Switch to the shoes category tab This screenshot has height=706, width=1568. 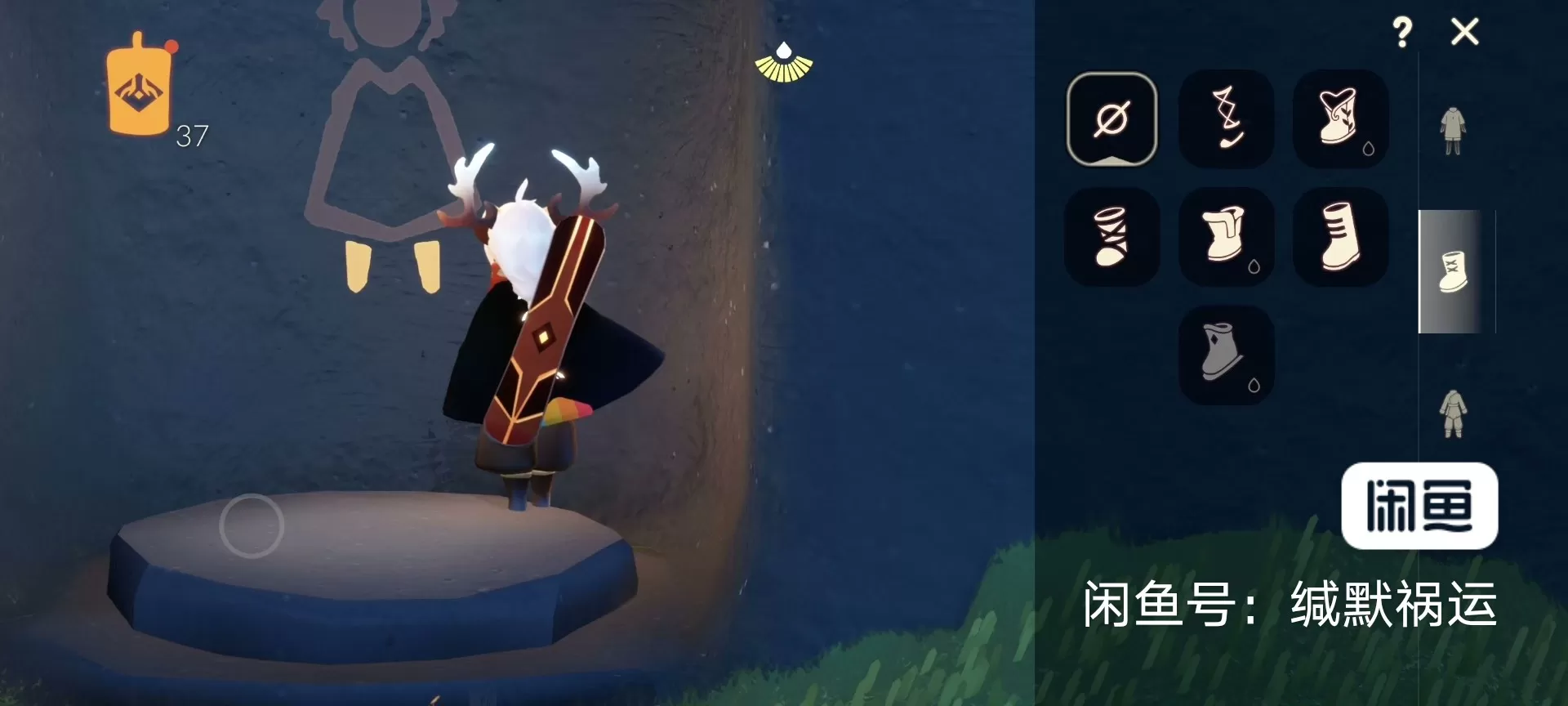tap(1453, 272)
